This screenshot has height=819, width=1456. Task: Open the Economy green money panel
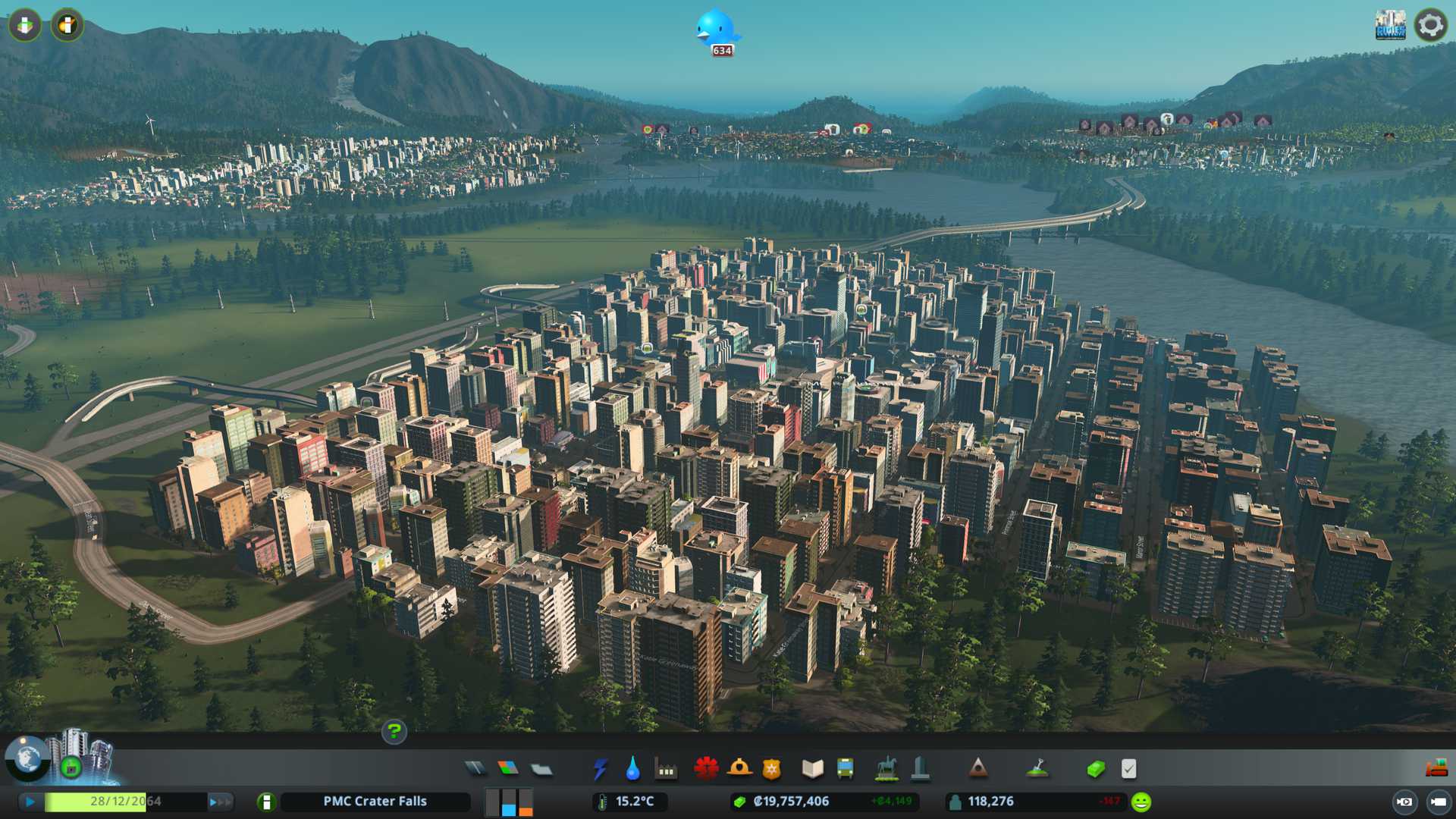click(x=1095, y=769)
